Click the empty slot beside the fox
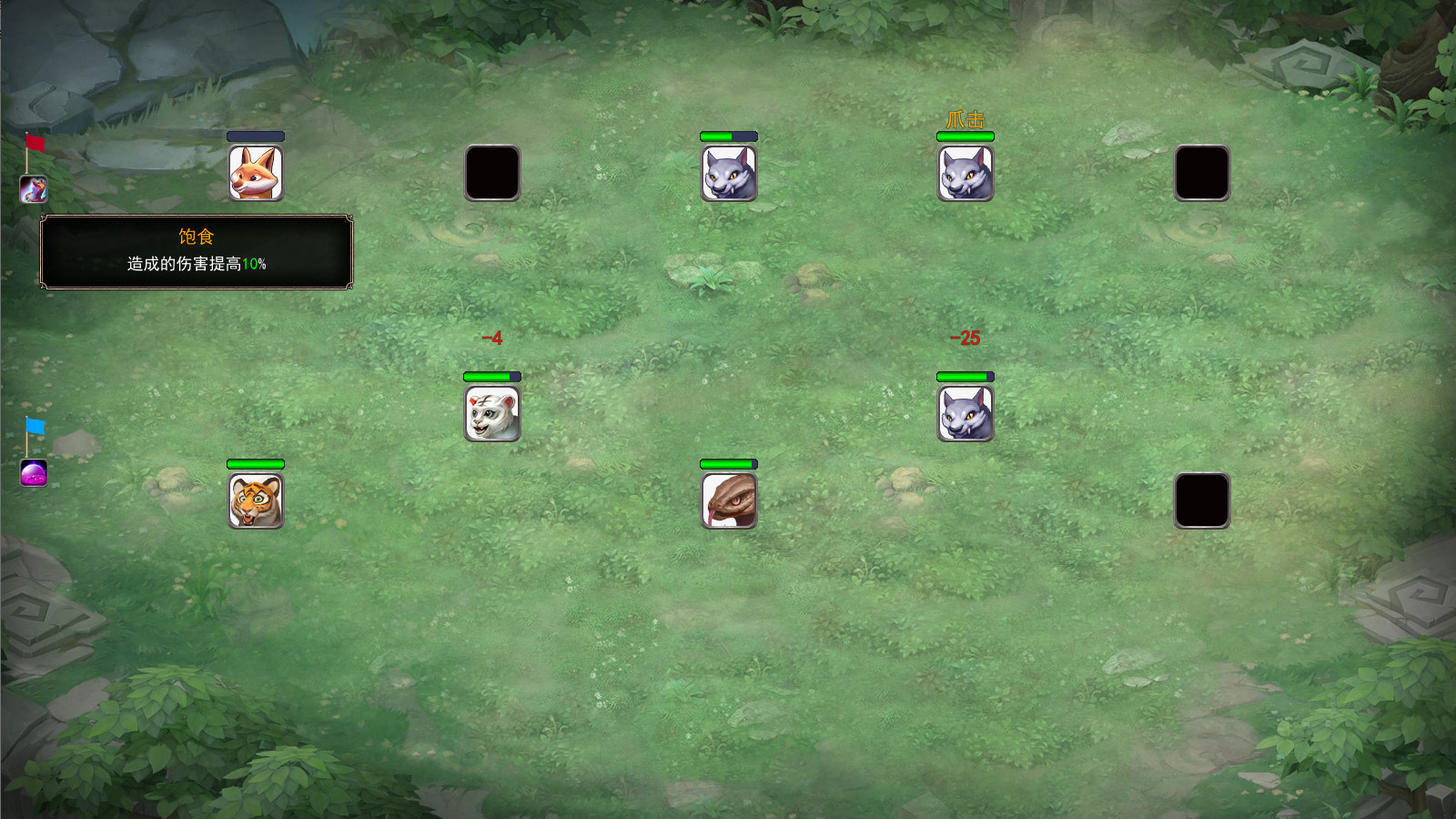 tap(492, 173)
